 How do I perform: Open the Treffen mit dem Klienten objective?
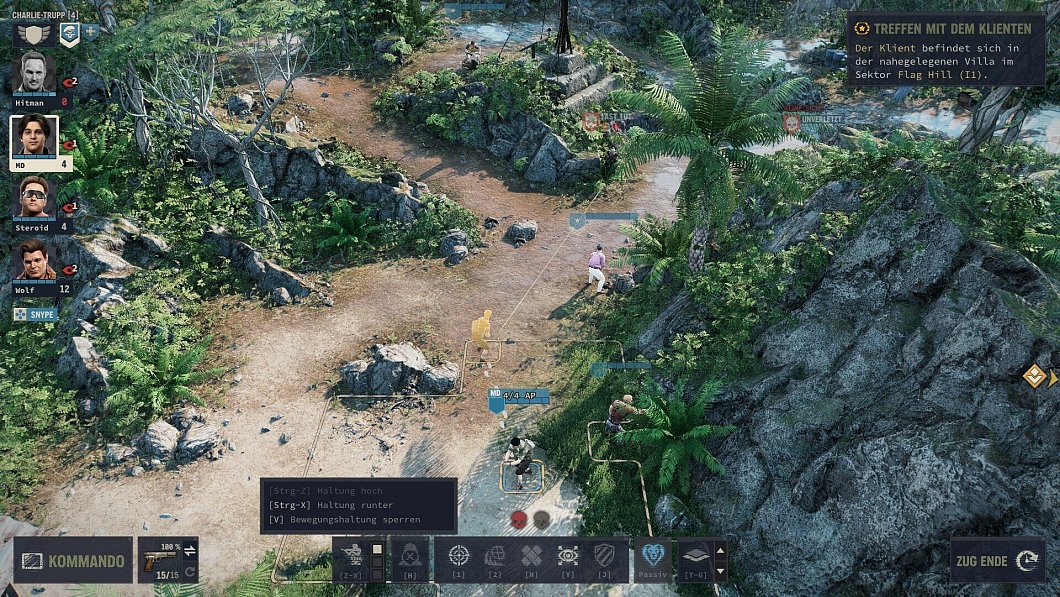pos(944,29)
